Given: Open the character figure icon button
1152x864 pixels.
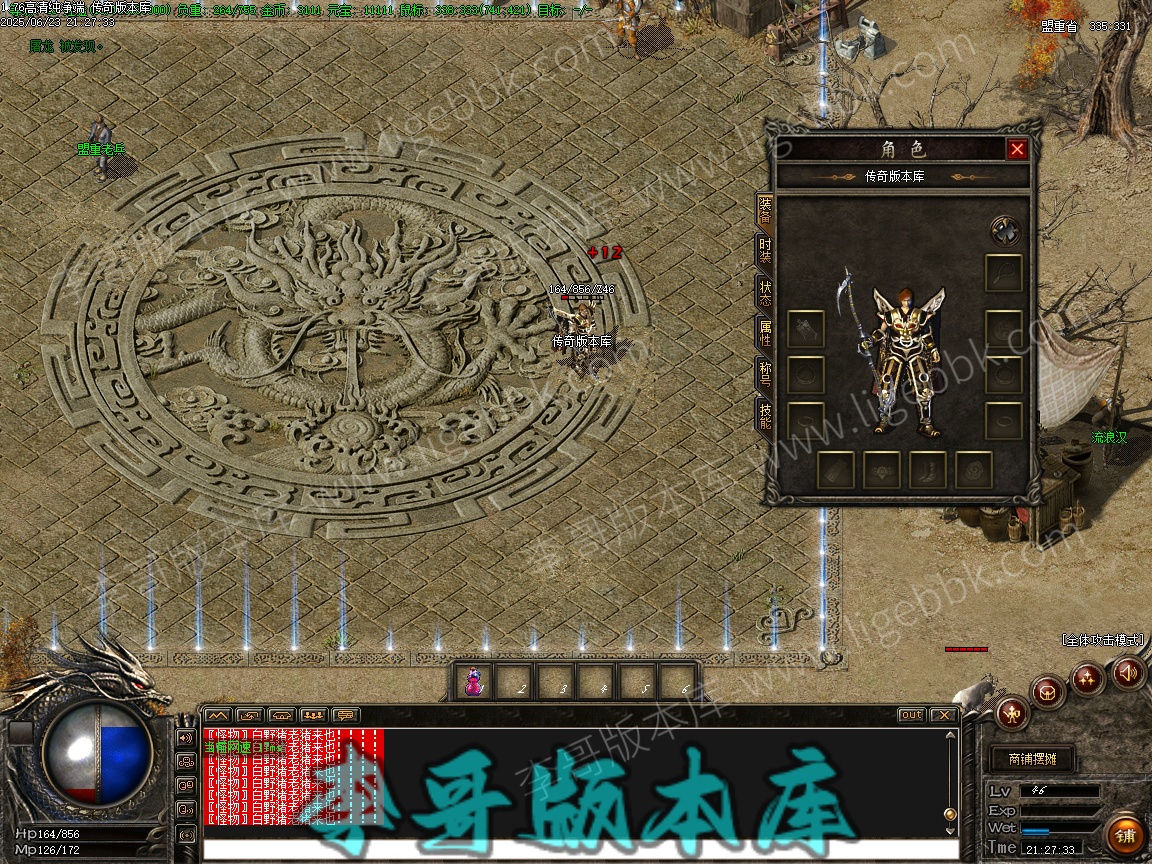Looking at the screenshot, I should point(1013,713).
